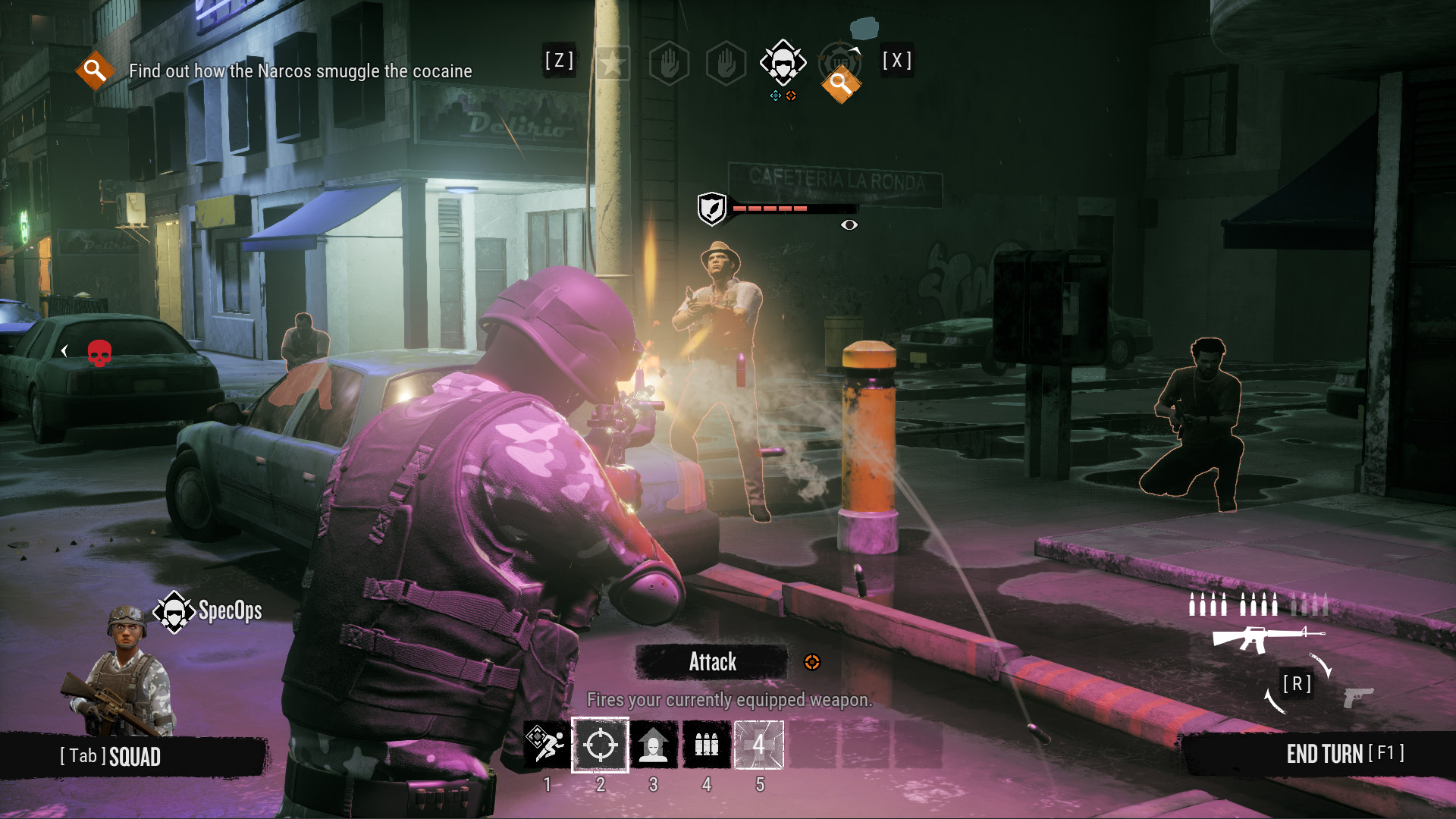Cycle to the next unit with [X]
This screenshot has height=819, width=1456.
coord(896,61)
